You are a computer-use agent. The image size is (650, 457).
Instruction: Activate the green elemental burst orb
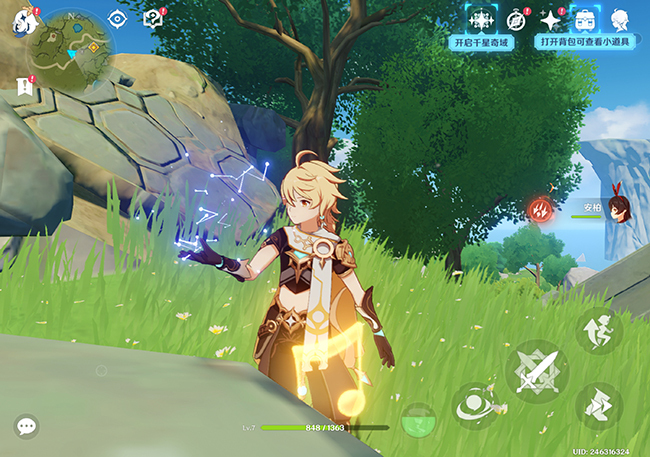click(417, 420)
